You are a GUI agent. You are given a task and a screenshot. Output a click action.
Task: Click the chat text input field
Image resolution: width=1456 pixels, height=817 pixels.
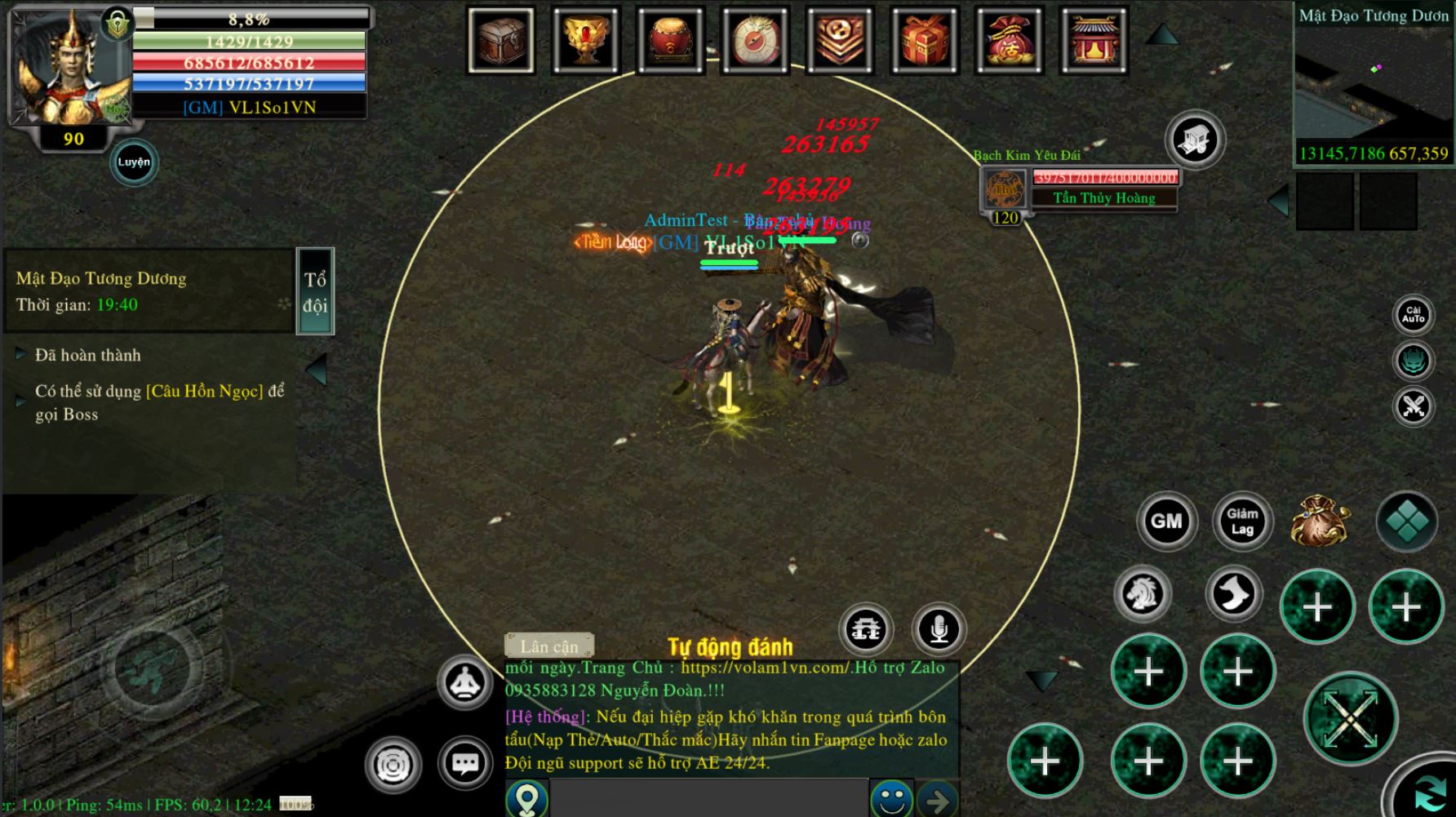[708, 798]
